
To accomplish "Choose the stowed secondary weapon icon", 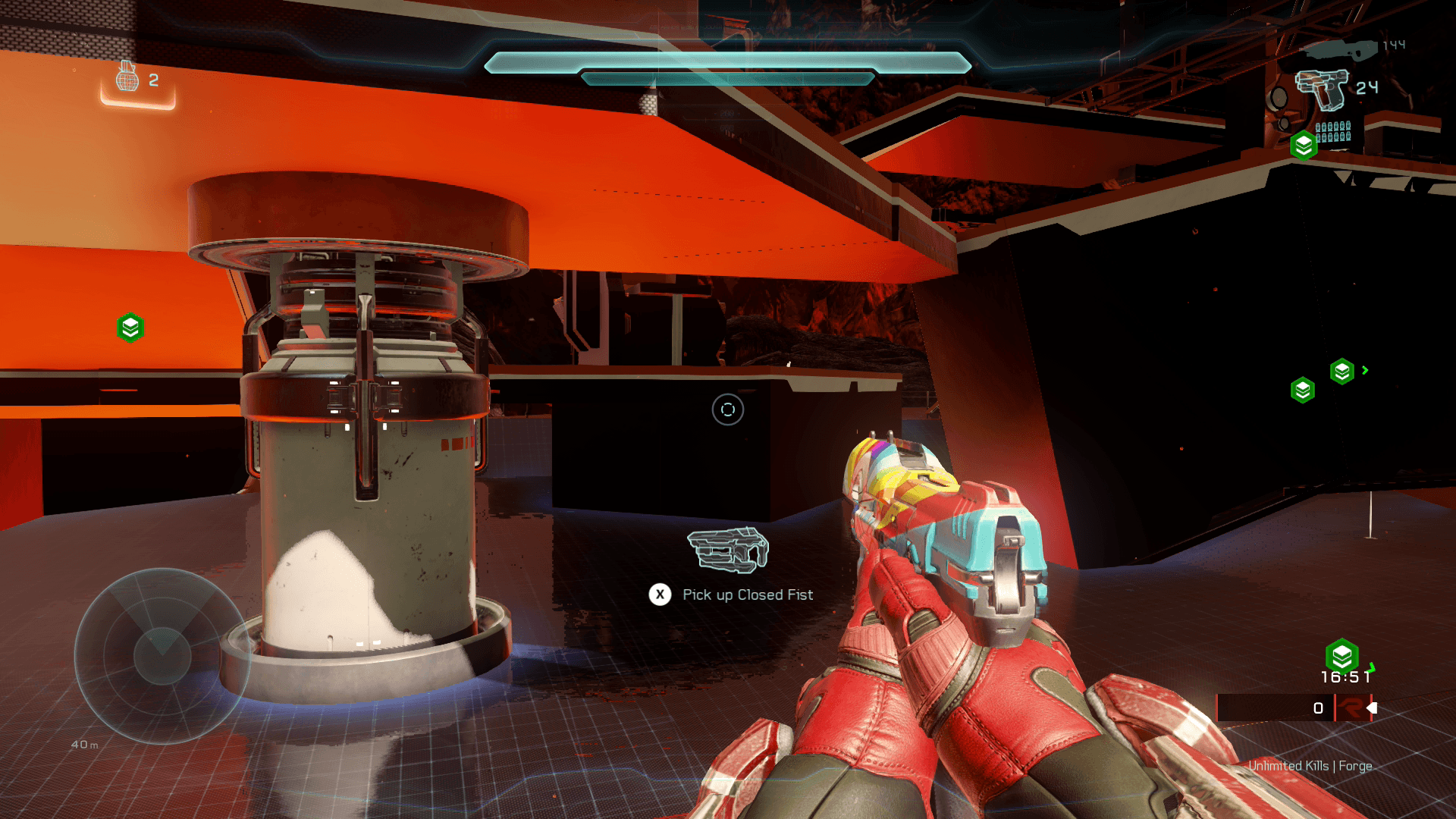I will (1339, 49).
